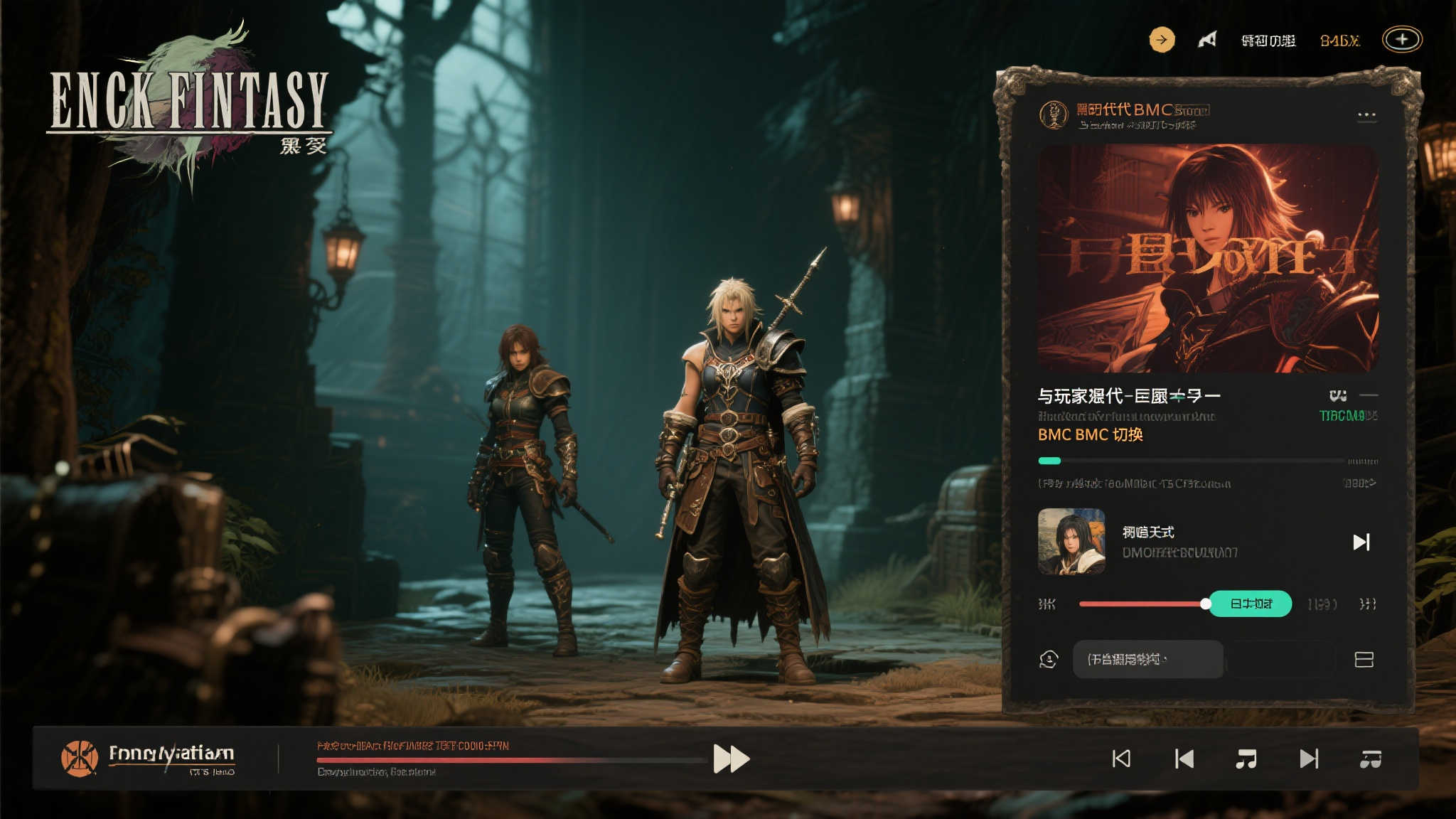The height and width of the screenshot is (819, 1456).
Task: Skip to next track on the bottom bar
Action: click(x=1309, y=759)
